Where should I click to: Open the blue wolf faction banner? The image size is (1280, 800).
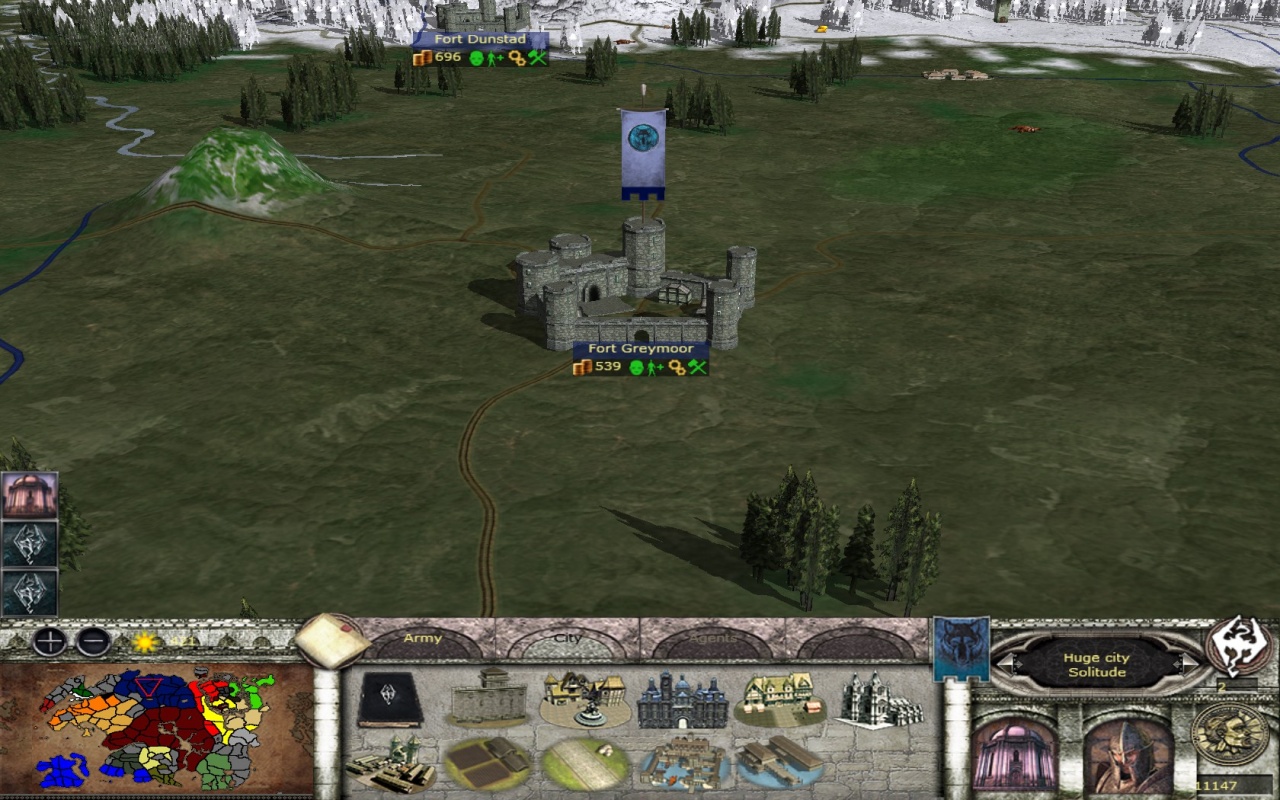pyautogui.click(x=961, y=648)
